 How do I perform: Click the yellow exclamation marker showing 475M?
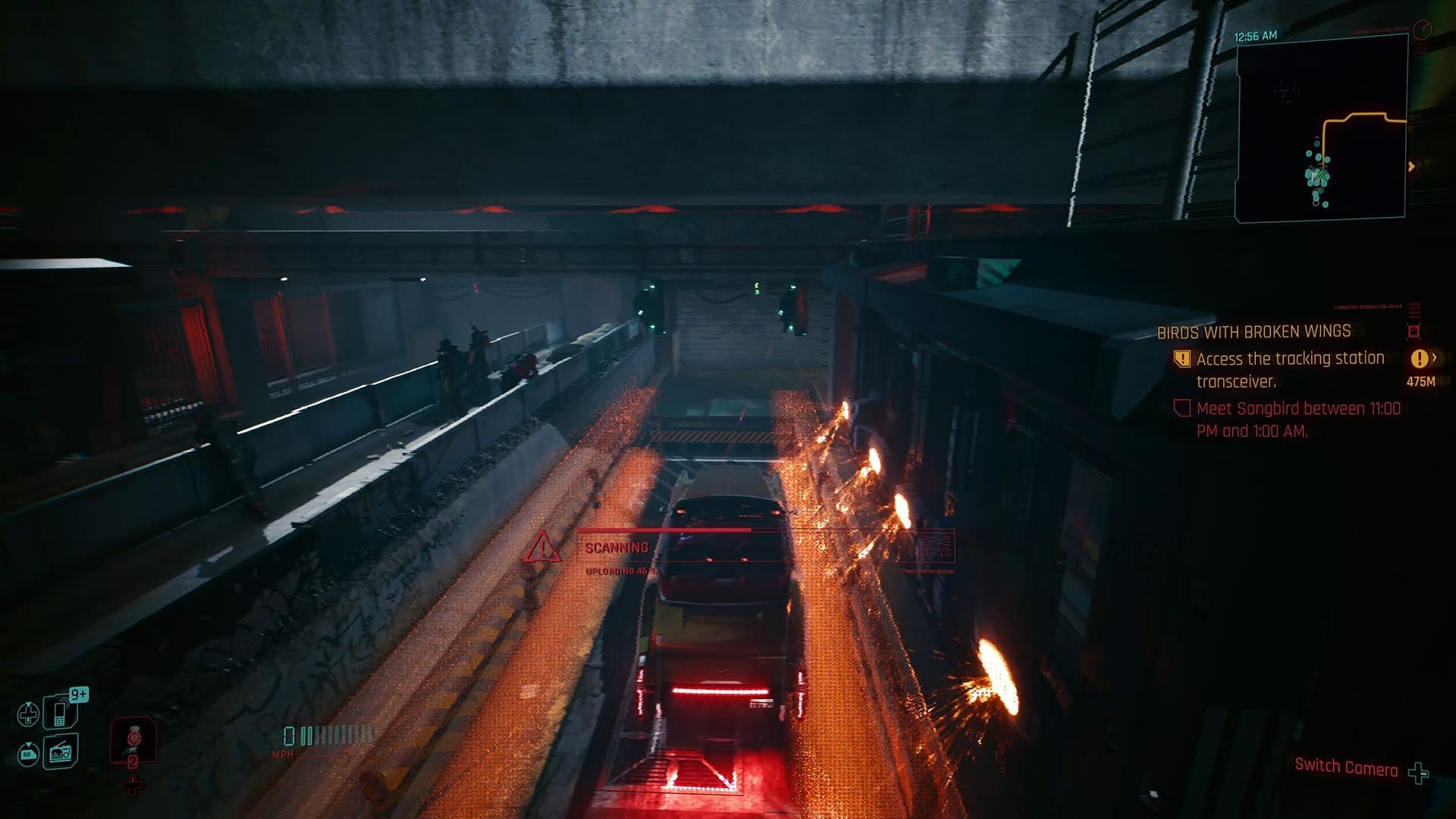click(1420, 360)
